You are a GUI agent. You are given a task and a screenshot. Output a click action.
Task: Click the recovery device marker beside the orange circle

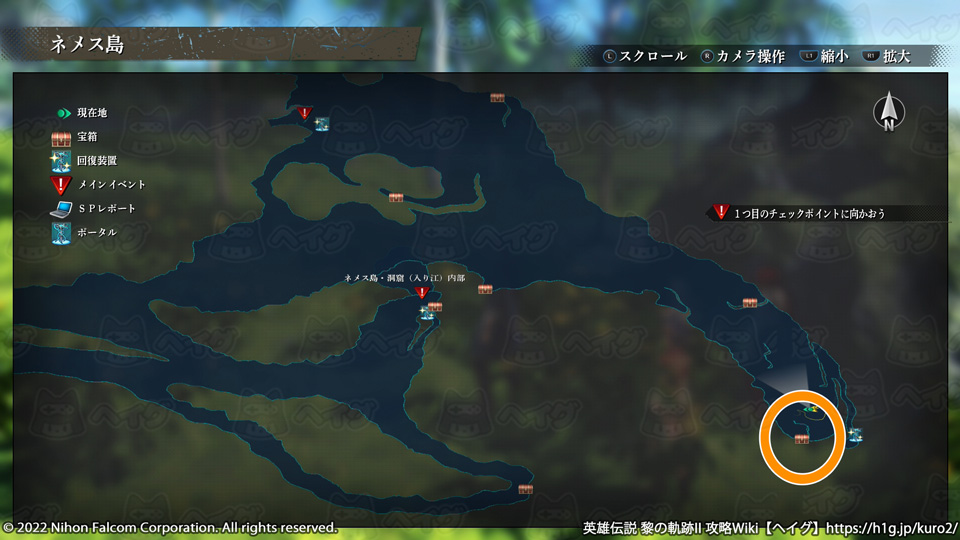point(855,435)
